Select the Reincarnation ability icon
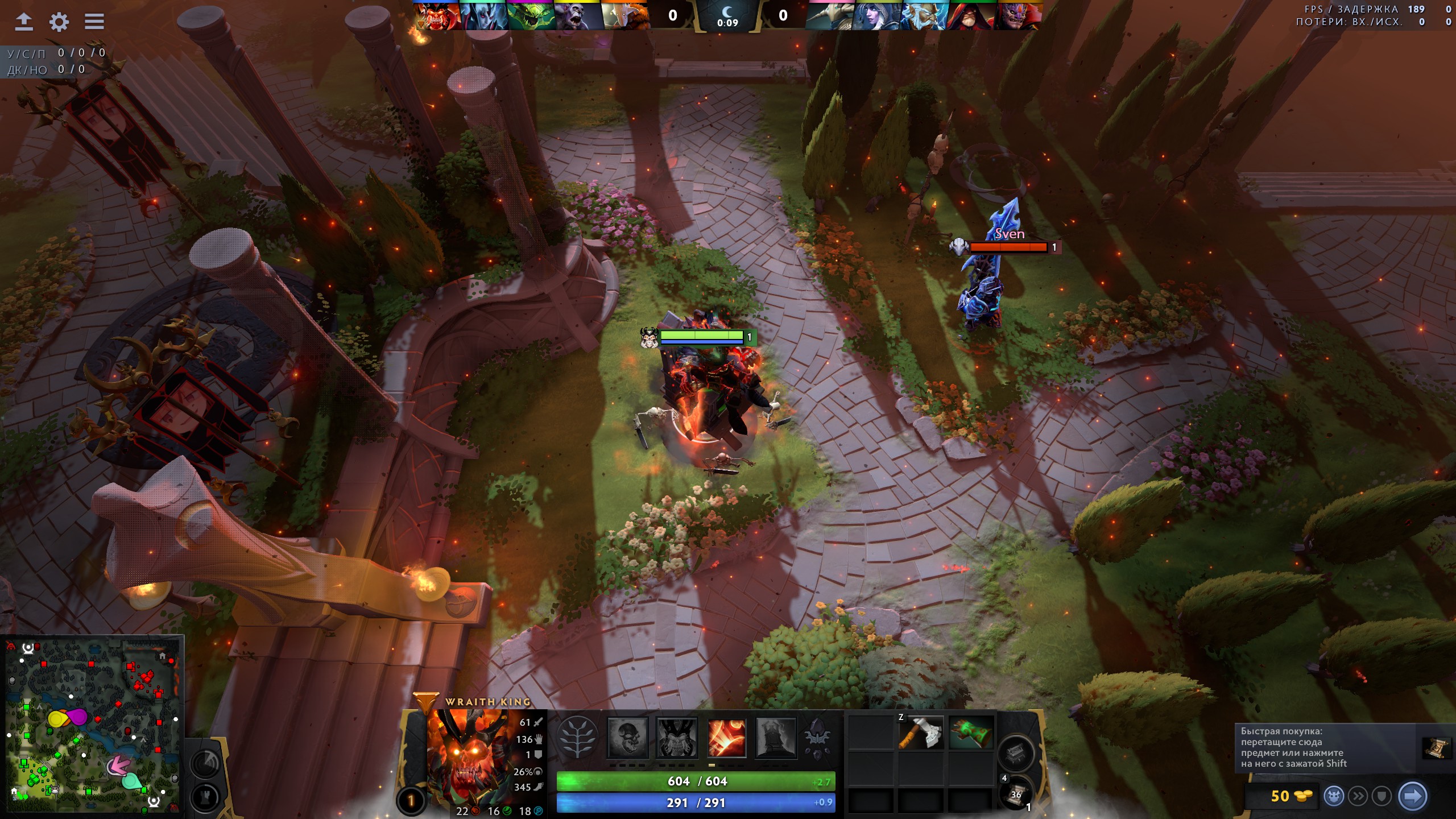 coord(776,739)
